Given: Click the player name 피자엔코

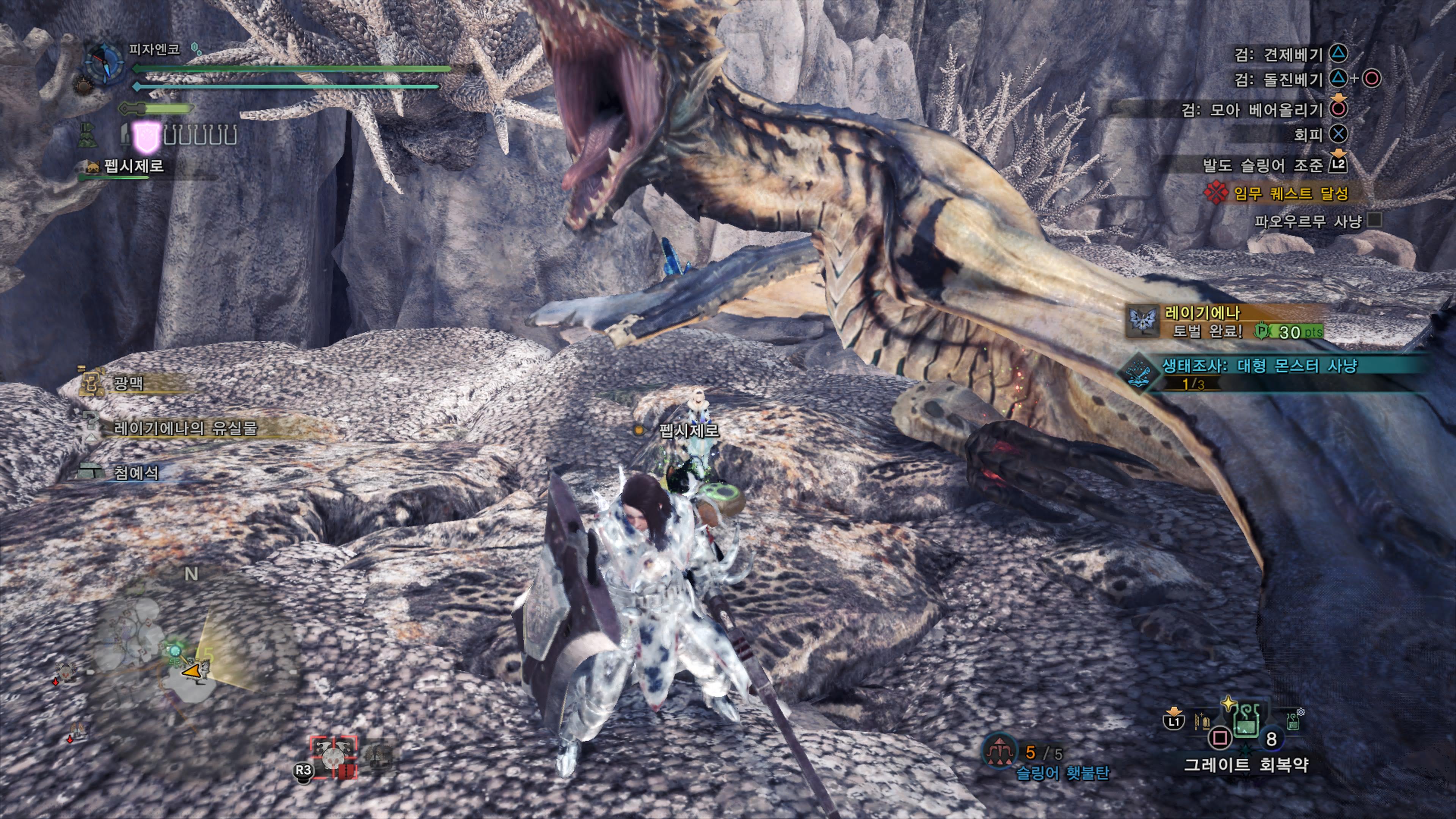Looking at the screenshot, I should coord(154,50).
